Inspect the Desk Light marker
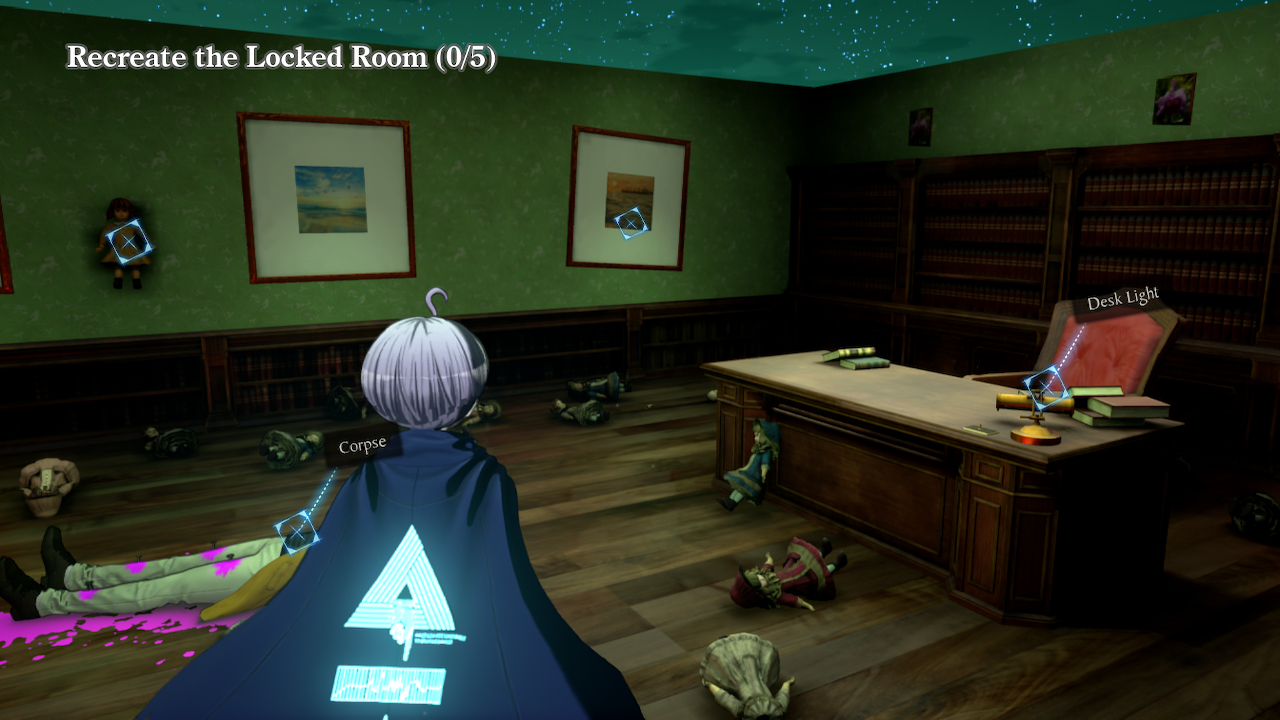Image resolution: width=1280 pixels, height=720 pixels. click(1045, 386)
